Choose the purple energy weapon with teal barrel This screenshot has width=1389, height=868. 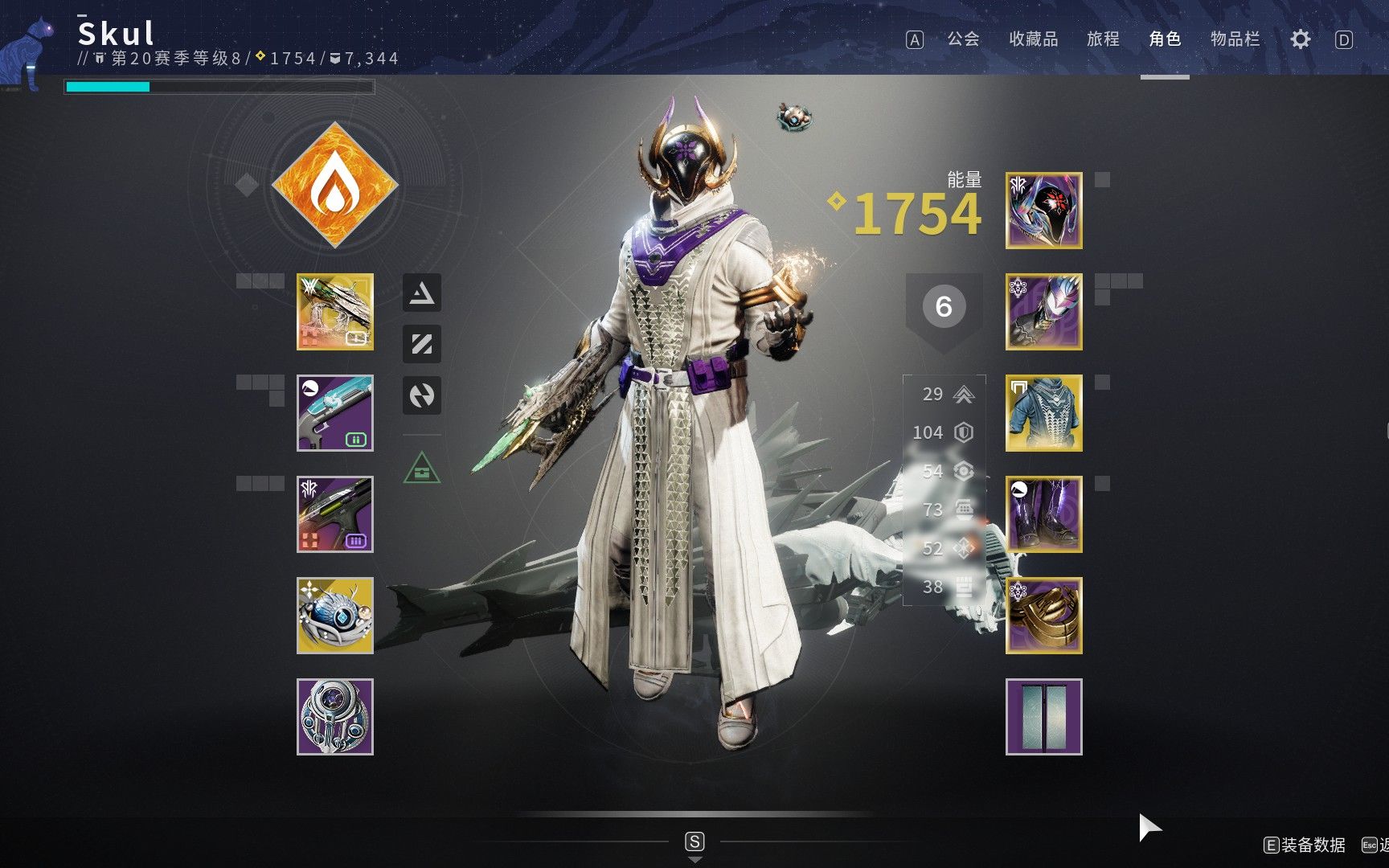click(335, 413)
